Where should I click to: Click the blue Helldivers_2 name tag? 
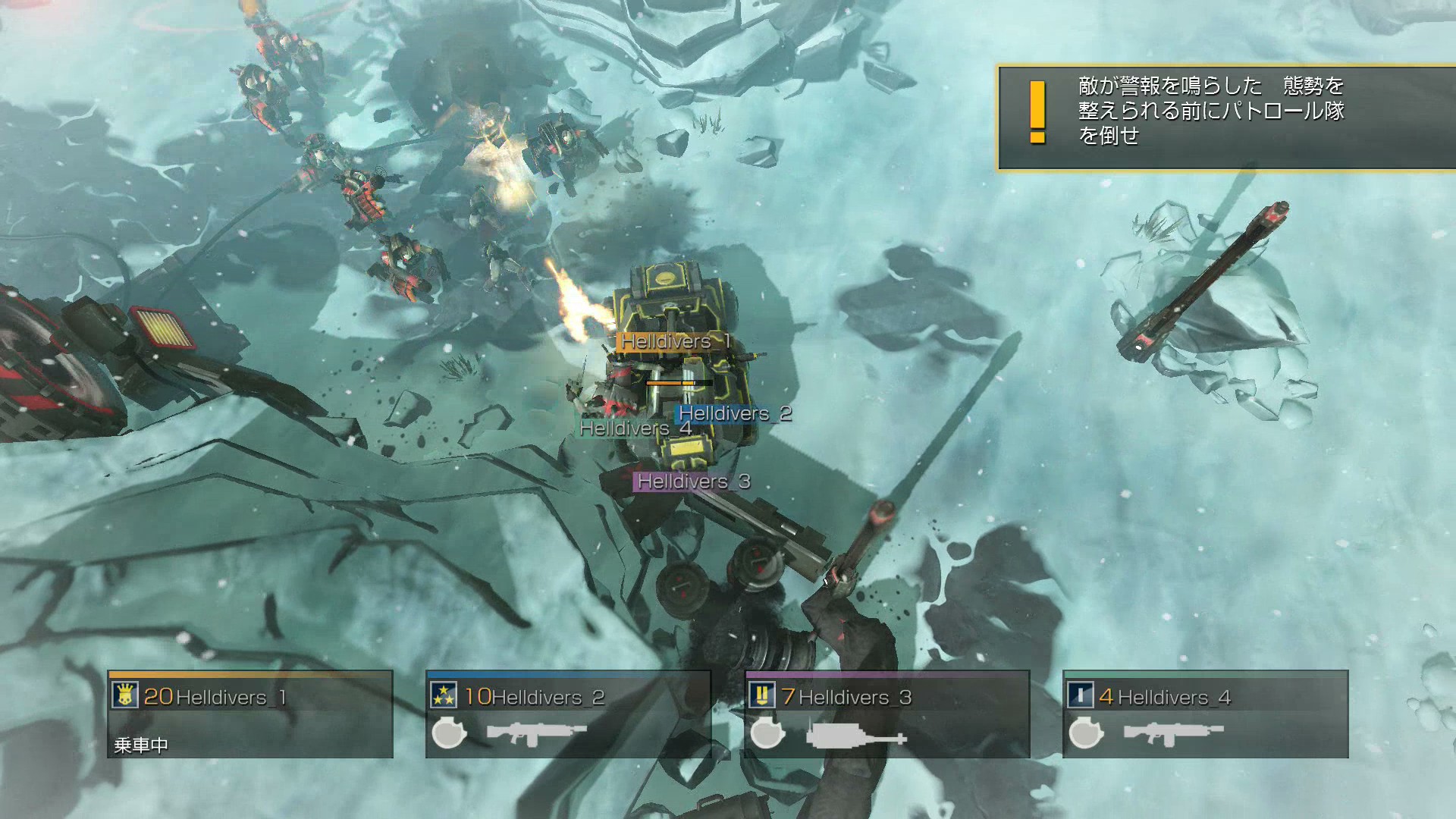tap(733, 414)
